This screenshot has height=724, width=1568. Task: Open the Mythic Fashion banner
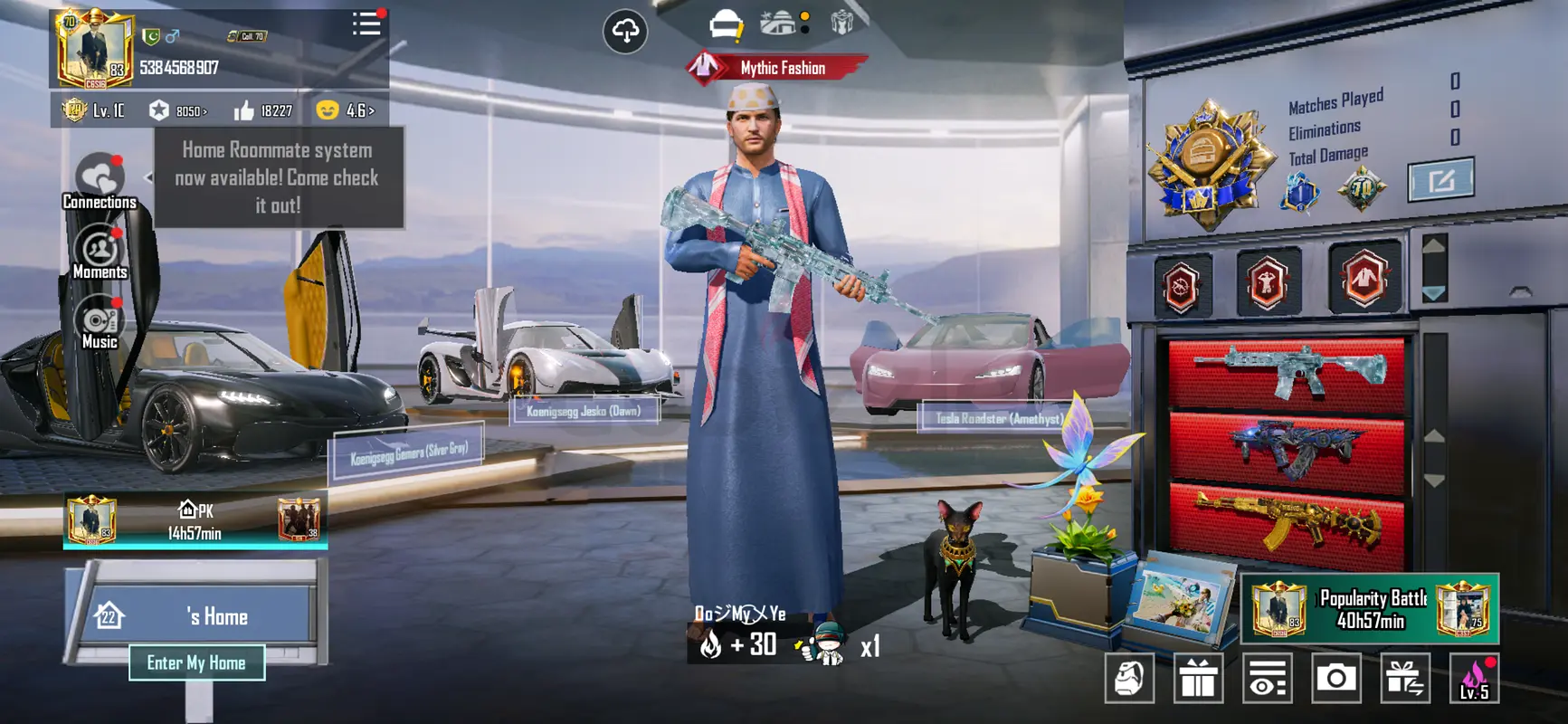tap(778, 68)
